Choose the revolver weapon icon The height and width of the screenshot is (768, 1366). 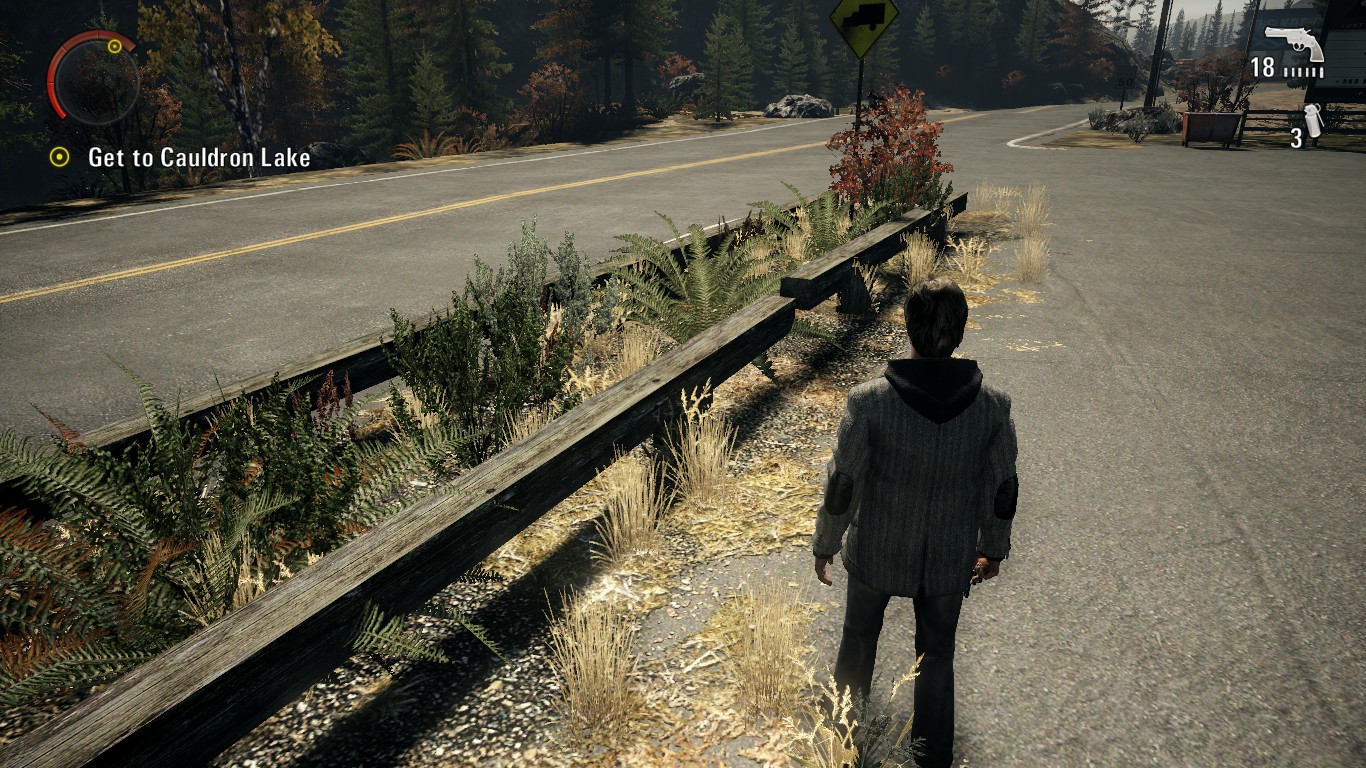pyautogui.click(x=1293, y=44)
